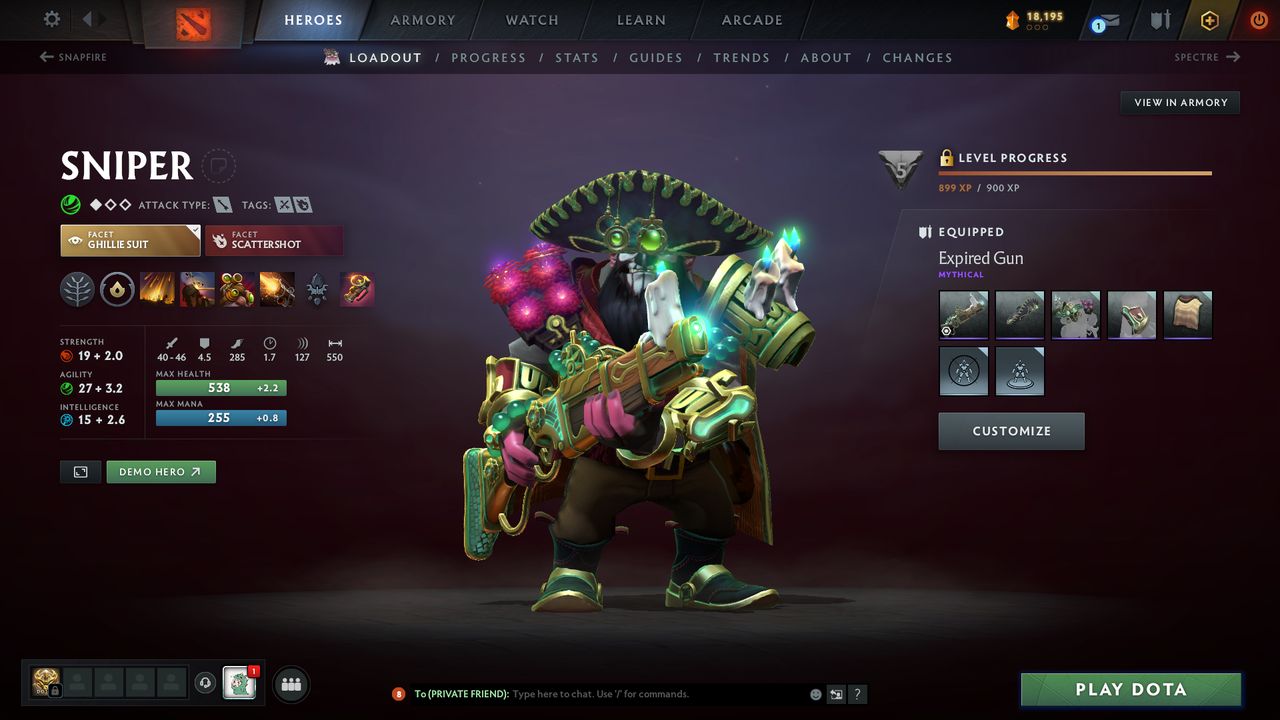Click the shield and sword inventory icon

tap(1162, 20)
